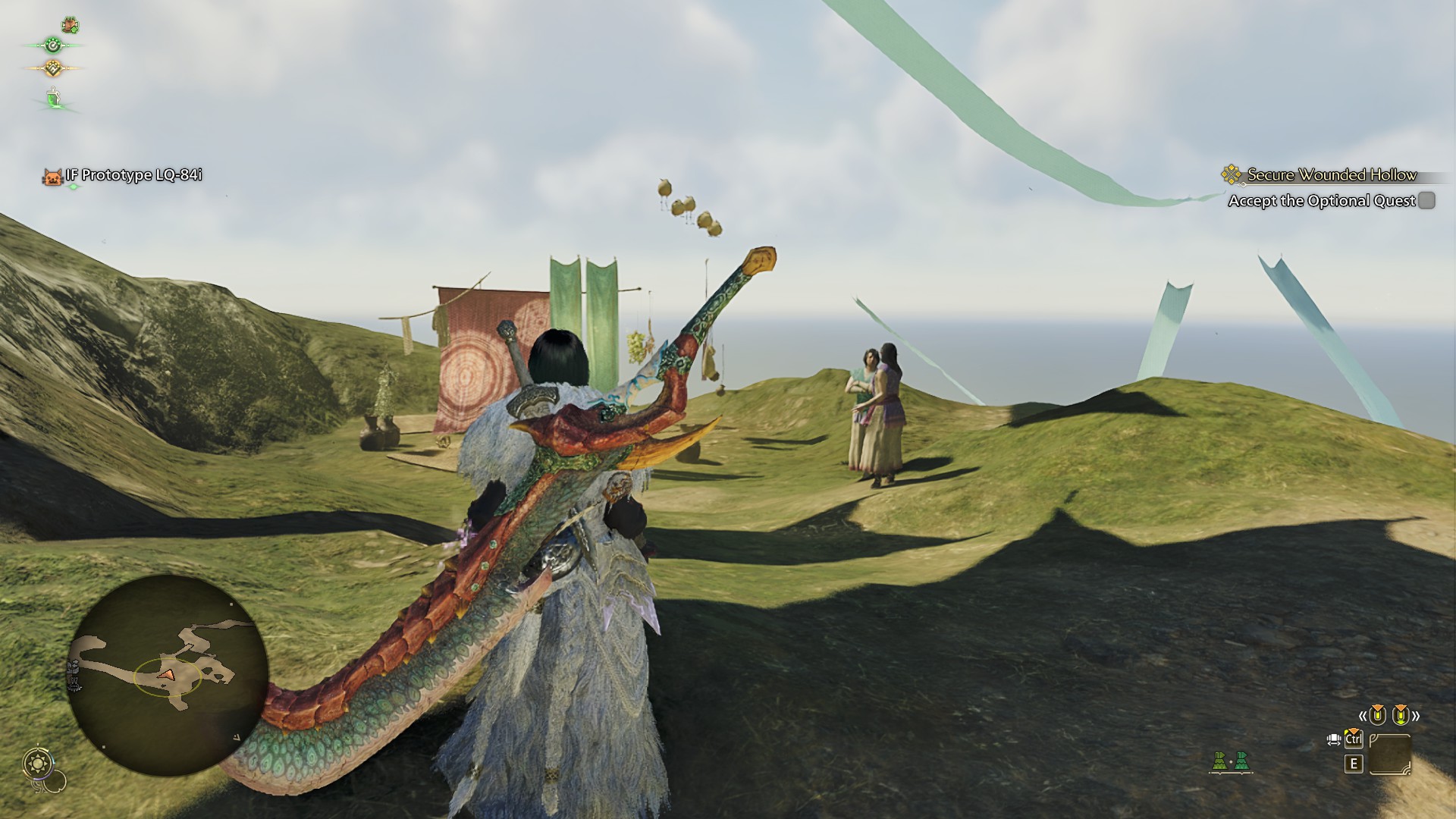Tick the Accept the Optional Quest checkbox
The height and width of the screenshot is (819, 1456).
(x=1426, y=200)
